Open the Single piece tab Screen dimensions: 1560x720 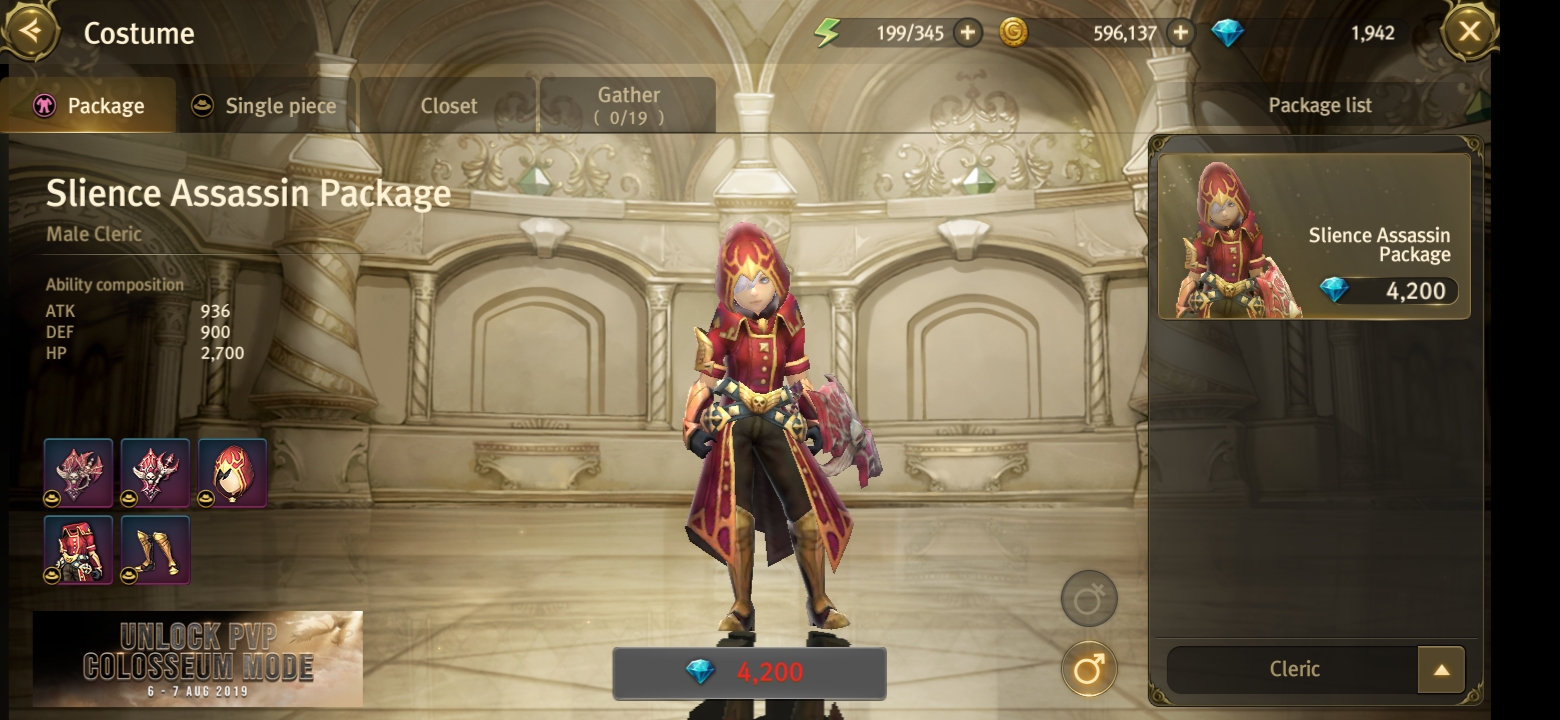265,106
